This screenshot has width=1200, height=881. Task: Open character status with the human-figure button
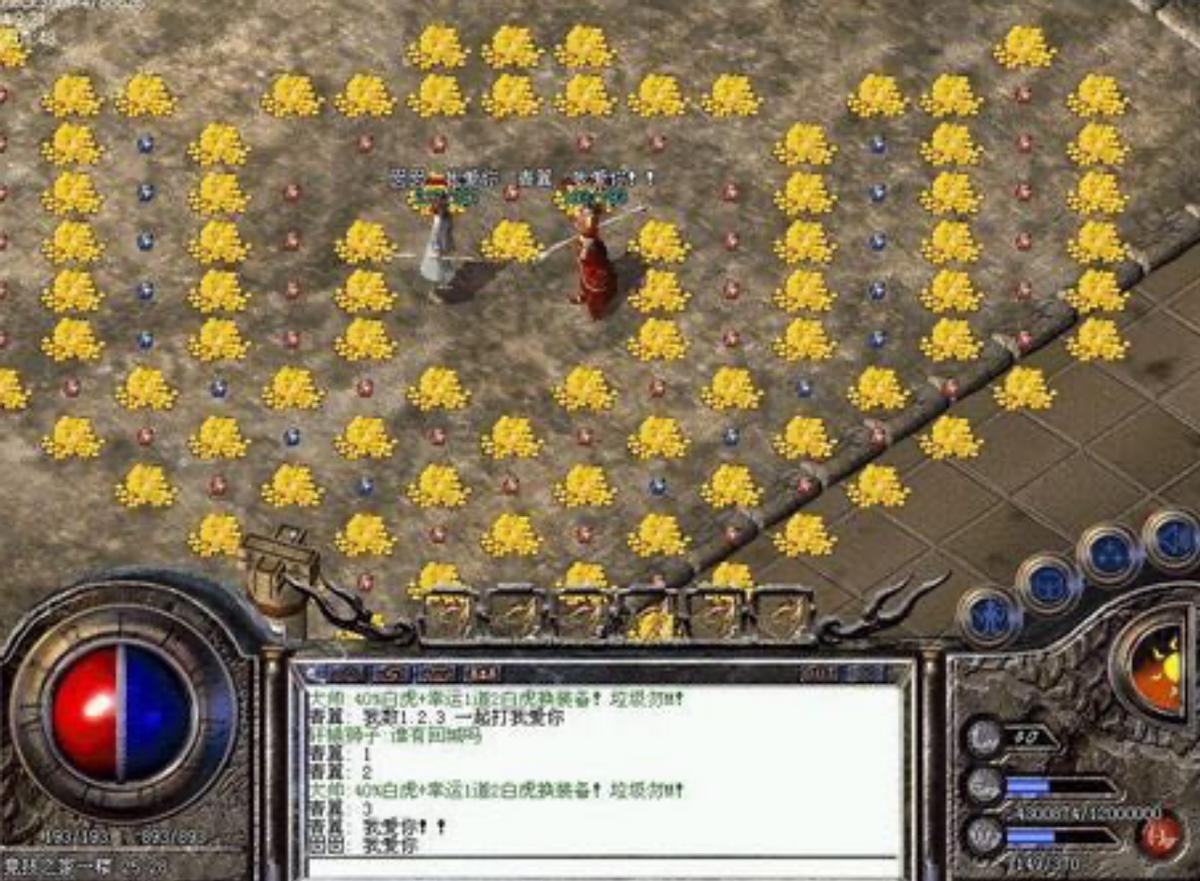(990, 614)
